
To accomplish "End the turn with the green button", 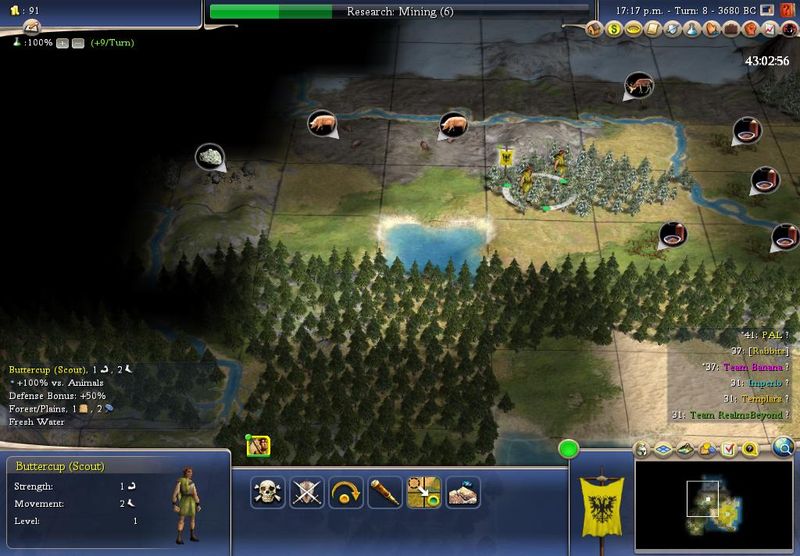I will pyautogui.click(x=570, y=449).
